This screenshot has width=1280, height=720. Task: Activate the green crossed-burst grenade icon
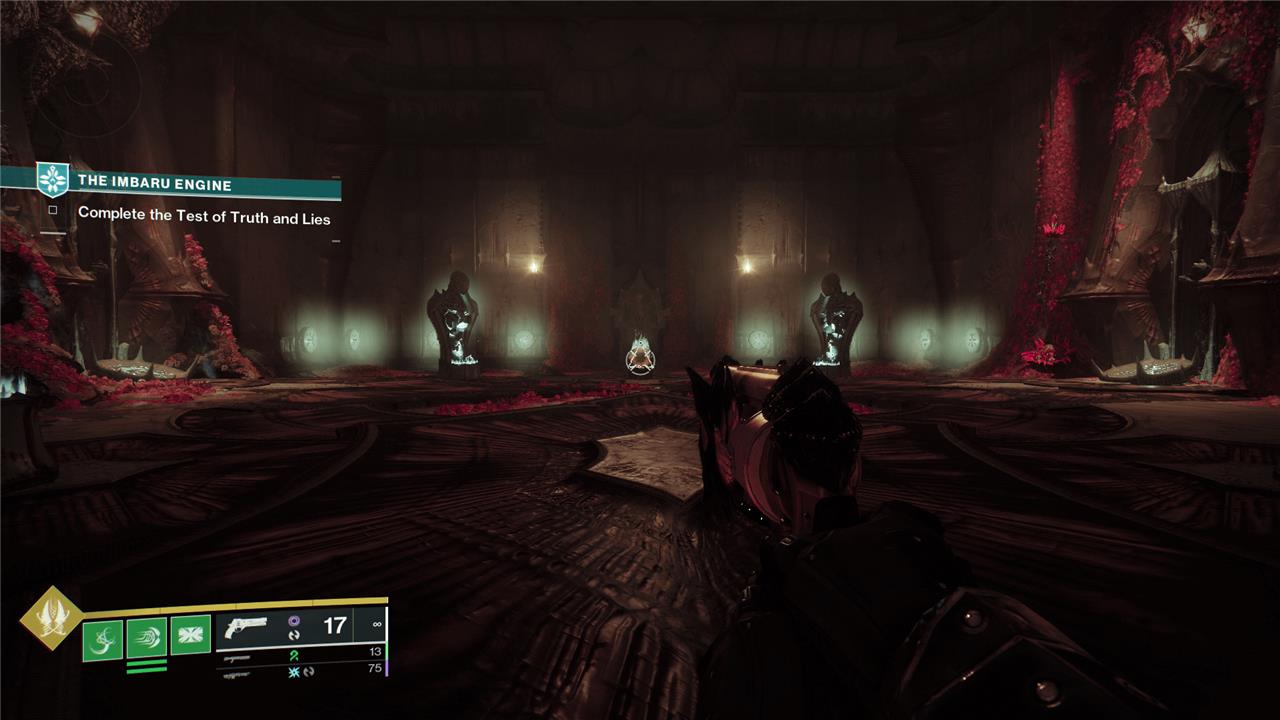(x=190, y=635)
